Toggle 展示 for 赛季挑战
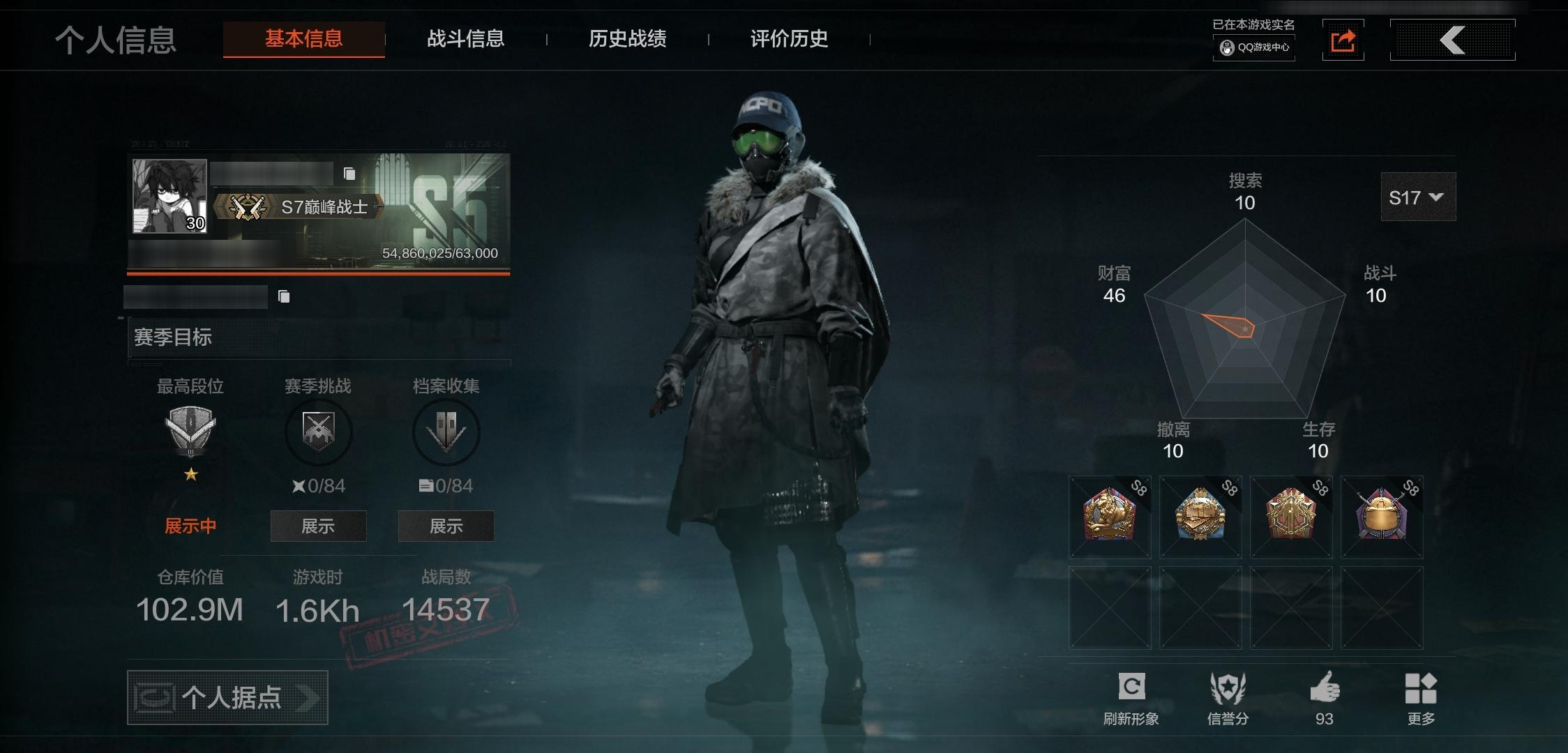This screenshot has width=1568, height=753. (318, 526)
